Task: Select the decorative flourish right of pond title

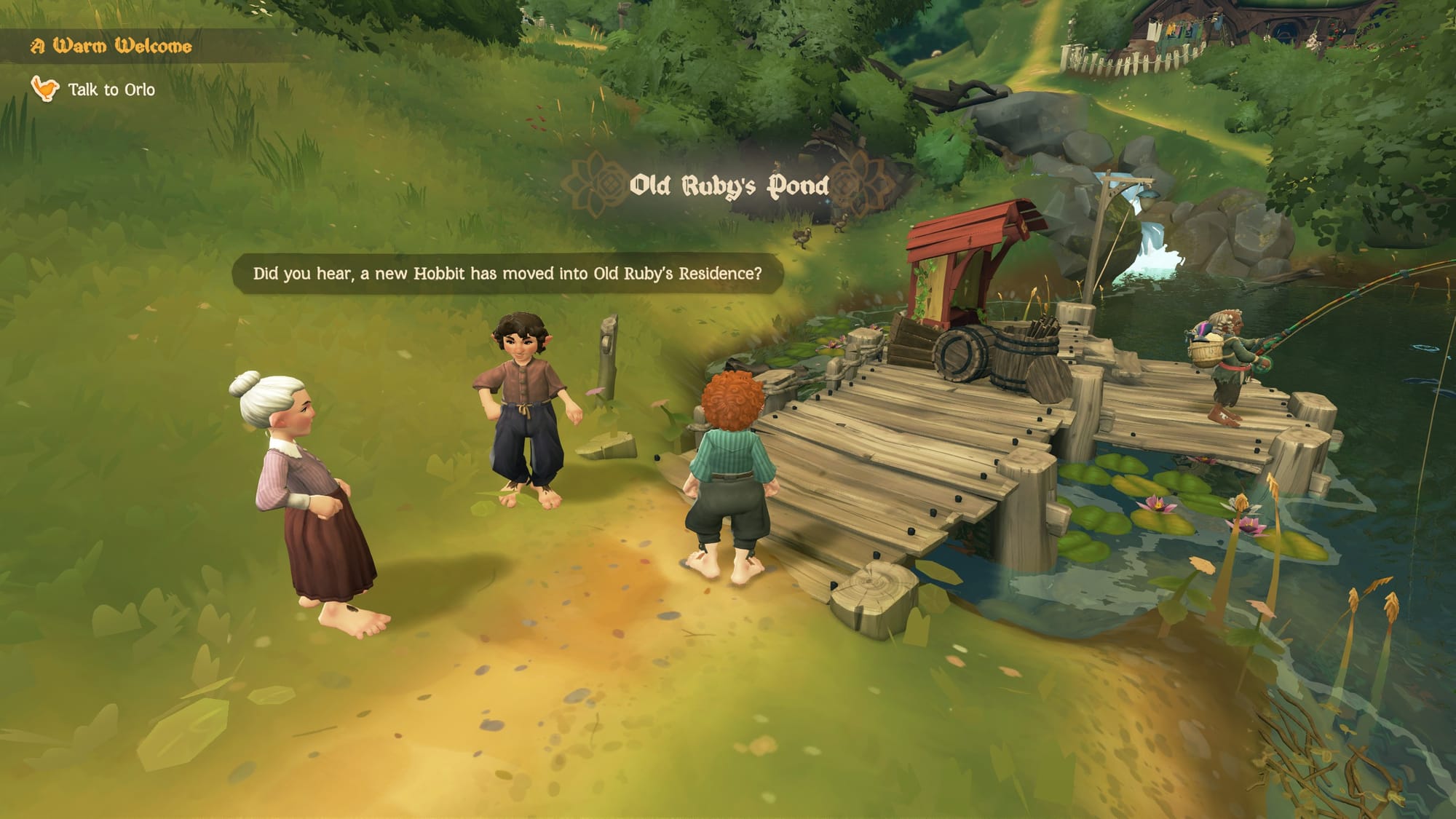Action: (862, 183)
